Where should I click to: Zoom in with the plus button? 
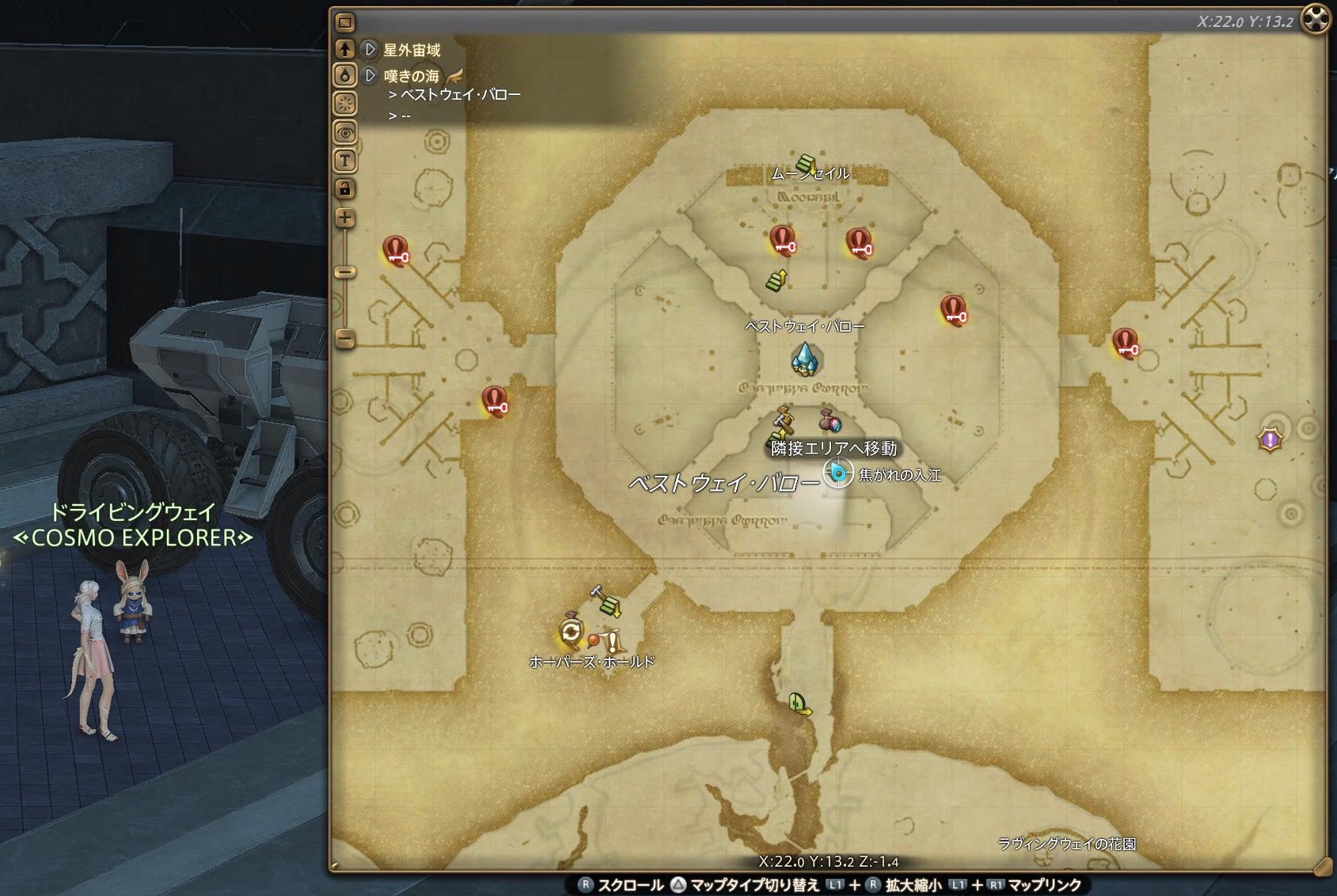pos(345,218)
